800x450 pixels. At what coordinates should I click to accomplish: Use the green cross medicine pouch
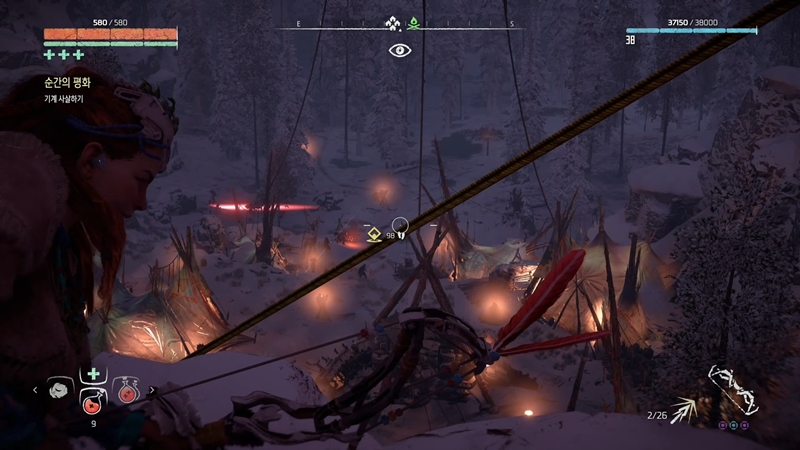coord(93,373)
